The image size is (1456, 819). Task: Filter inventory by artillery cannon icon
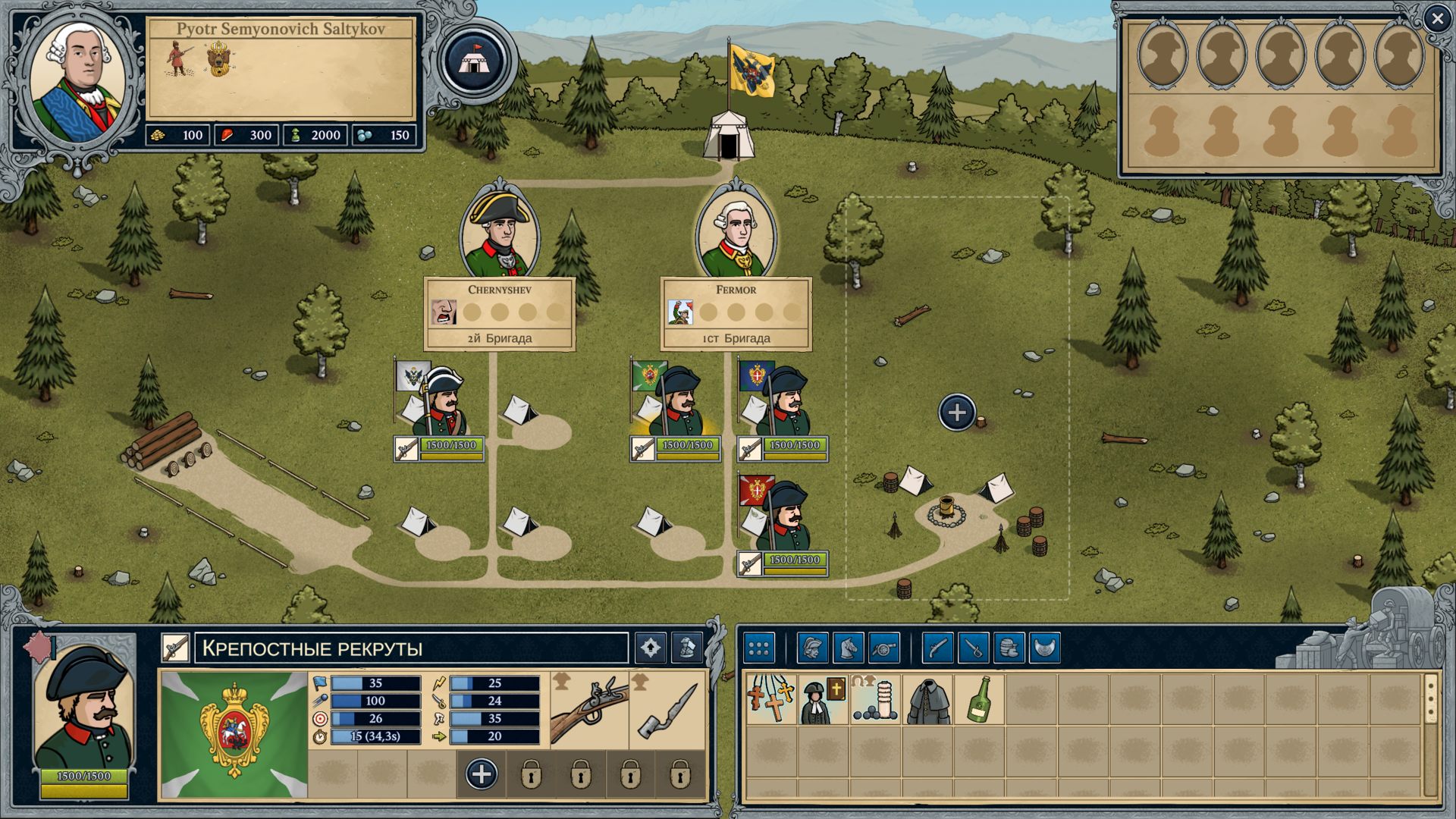click(x=884, y=648)
